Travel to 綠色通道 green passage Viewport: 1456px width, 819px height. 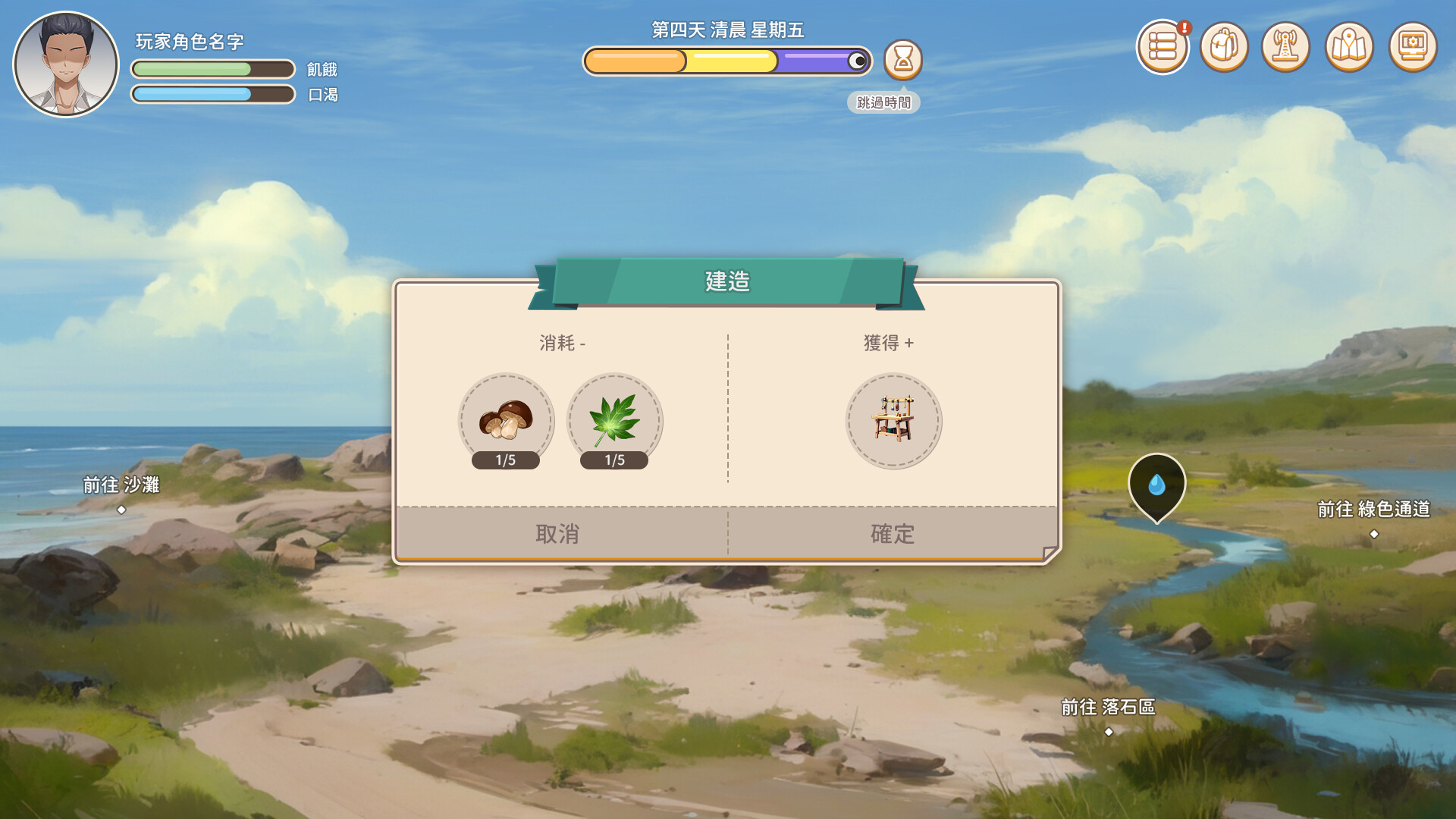(x=1373, y=518)
